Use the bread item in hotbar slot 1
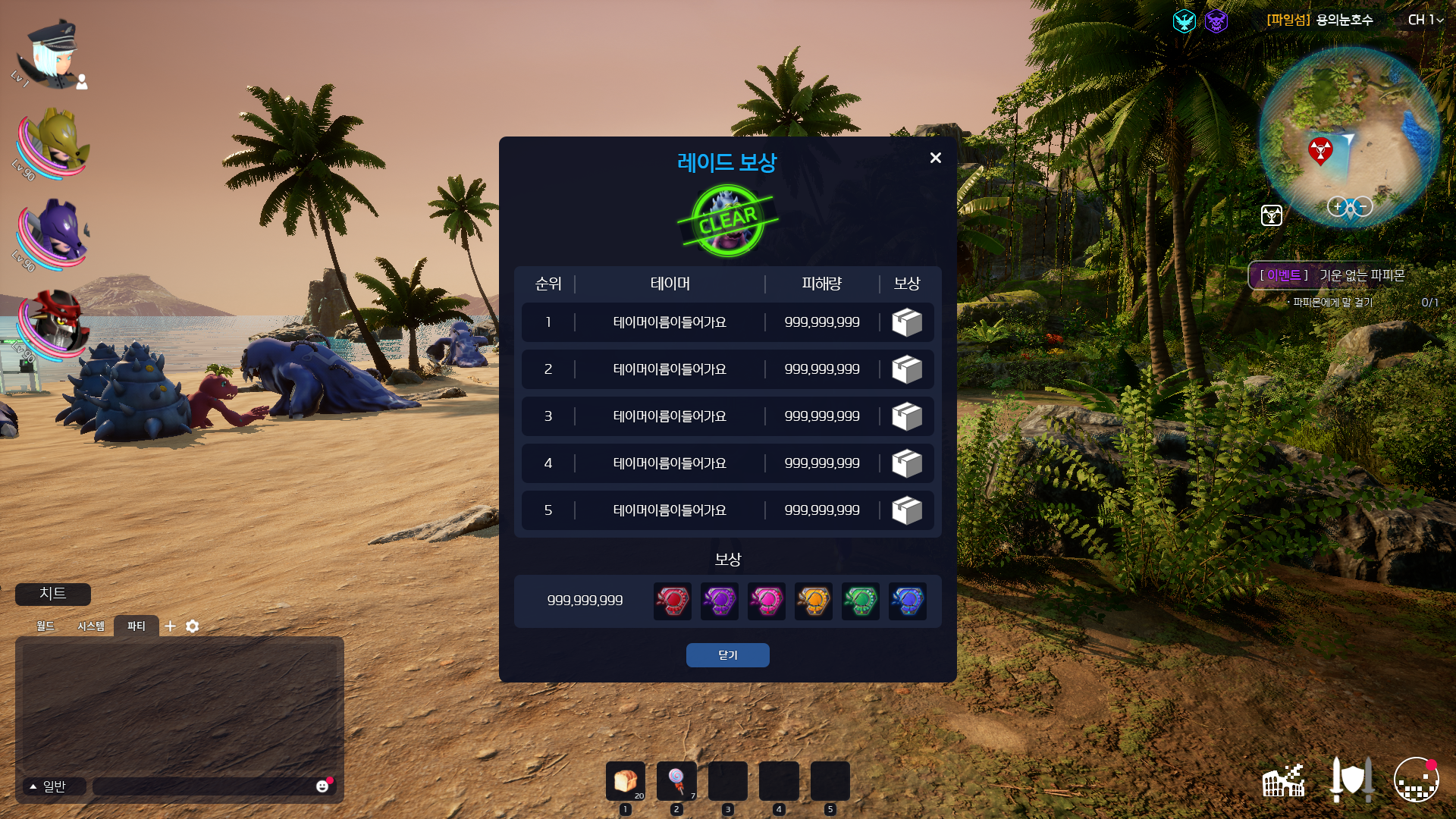This screenshot has height=819, width=1456. [626, 780]
